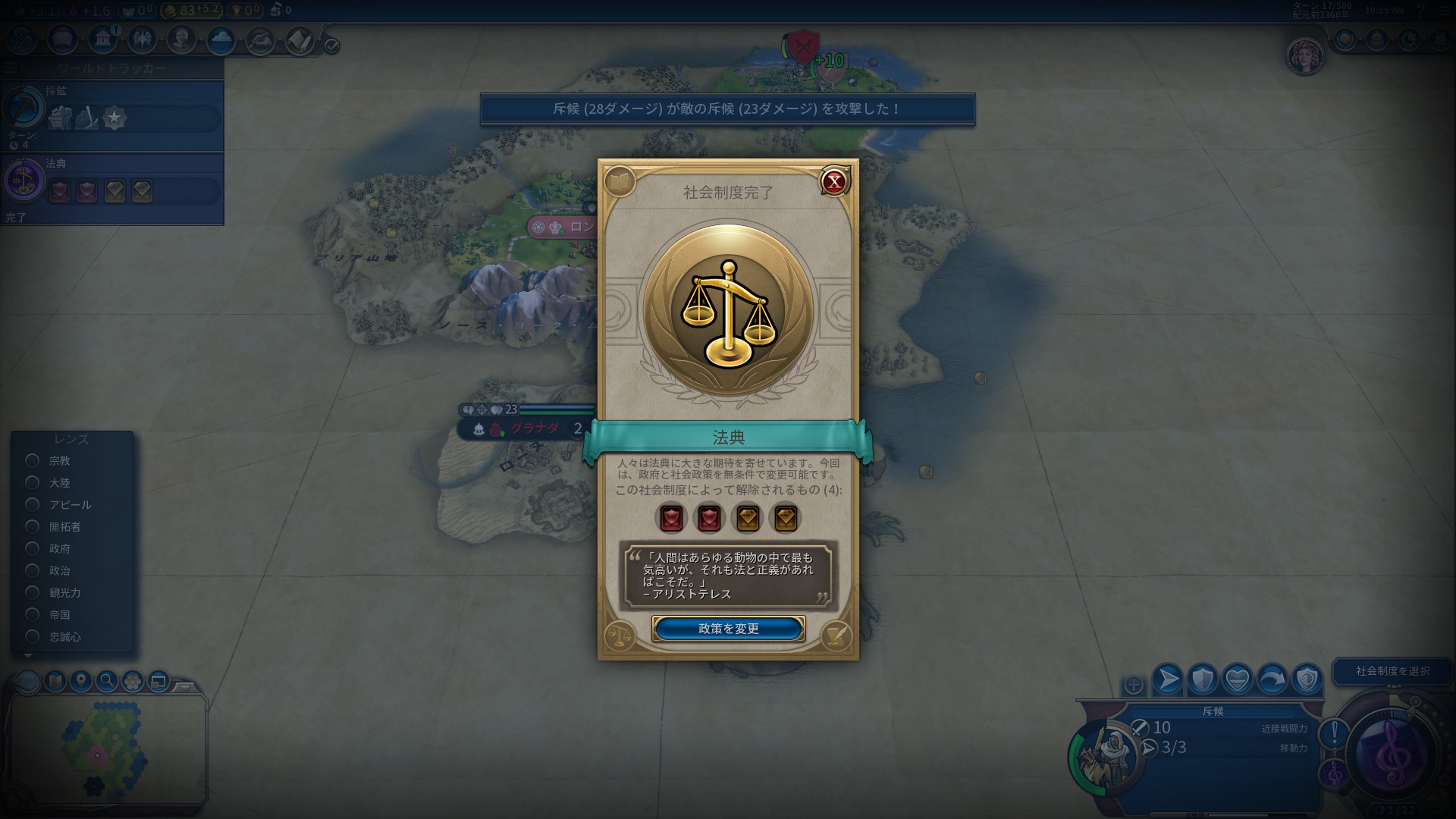The height and width of the screenshot is (819, 1456).
Task: Click the 社会制度を選択 notification
Action: 1392,670
